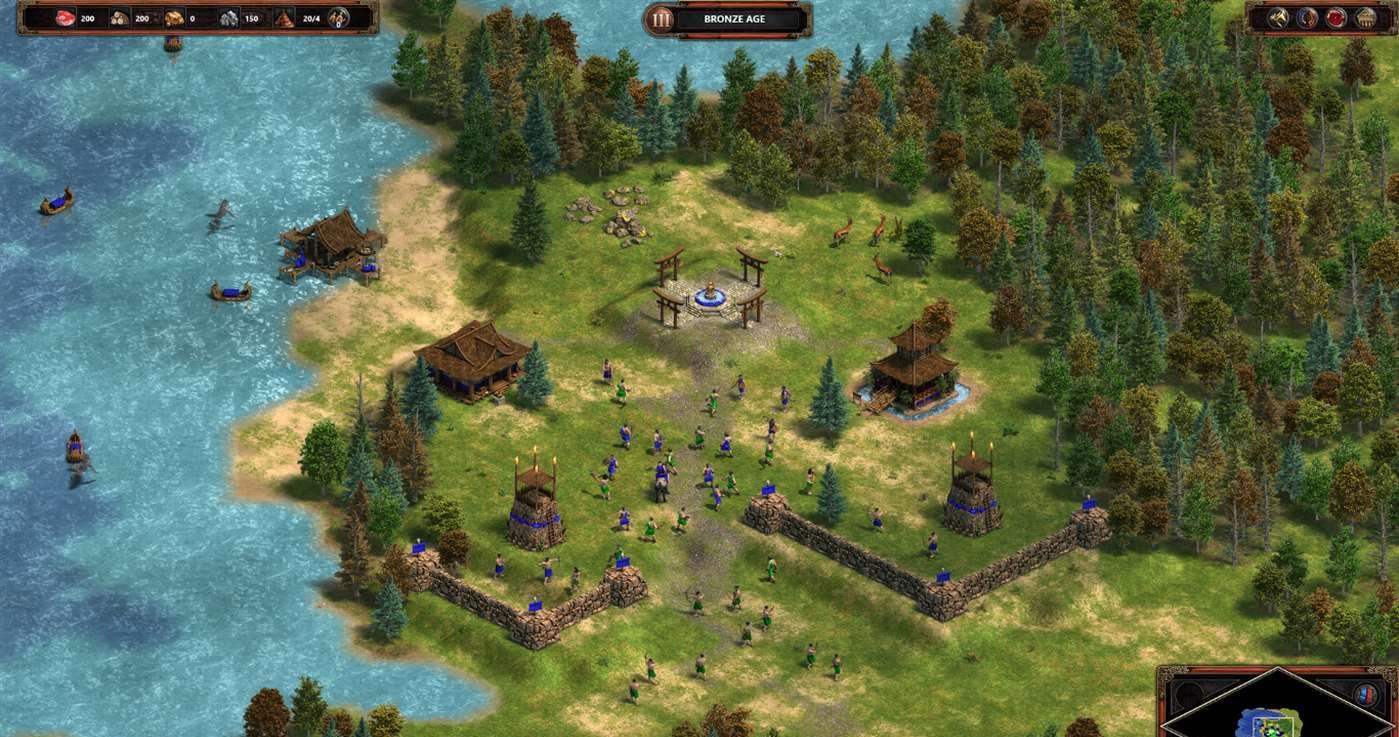Click the blue and brown round icon
This screenshot has height=737, width=1399.
coord(1308,17)
